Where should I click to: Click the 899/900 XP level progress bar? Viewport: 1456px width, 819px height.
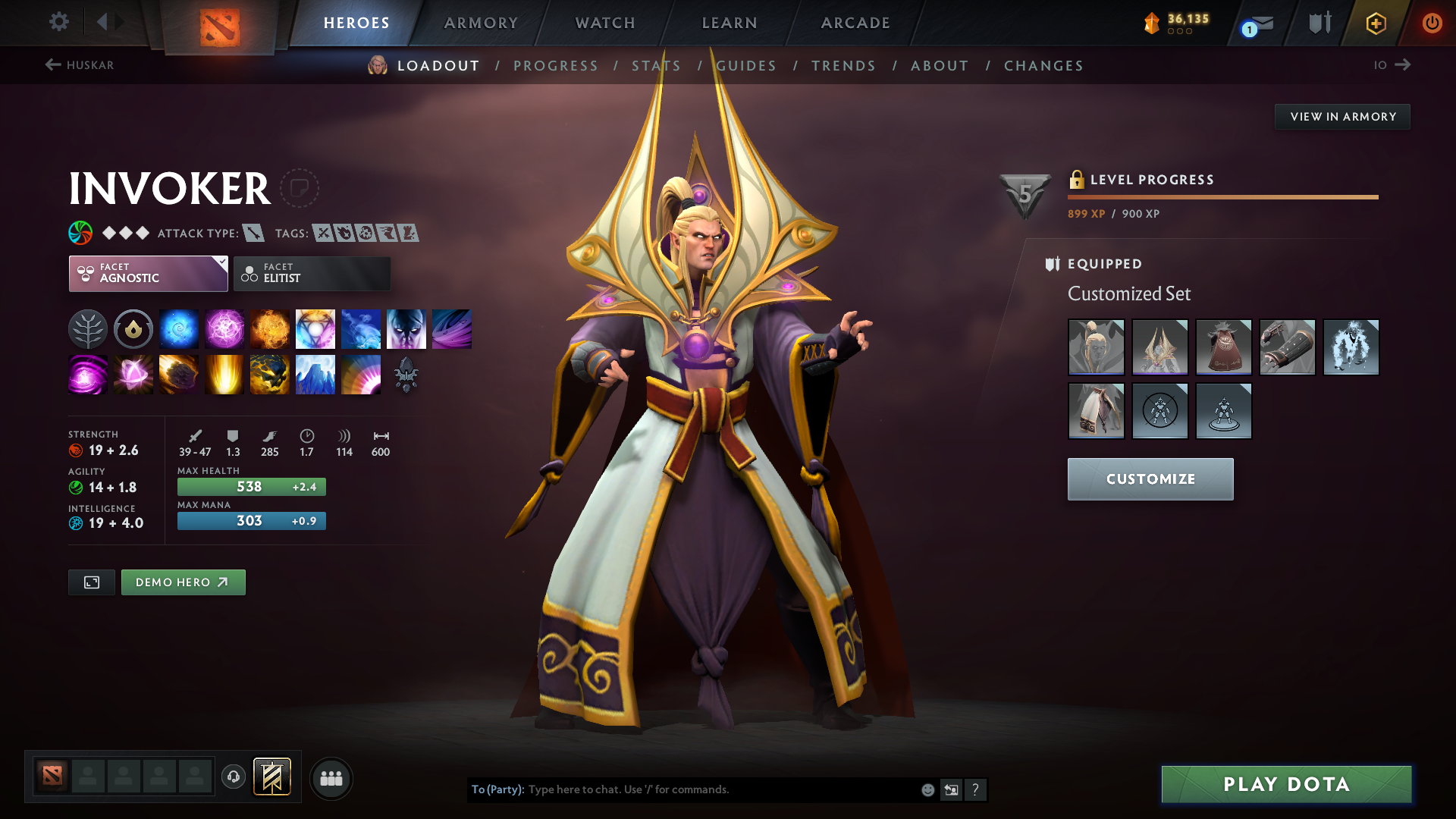click(x=1222, y=196)
